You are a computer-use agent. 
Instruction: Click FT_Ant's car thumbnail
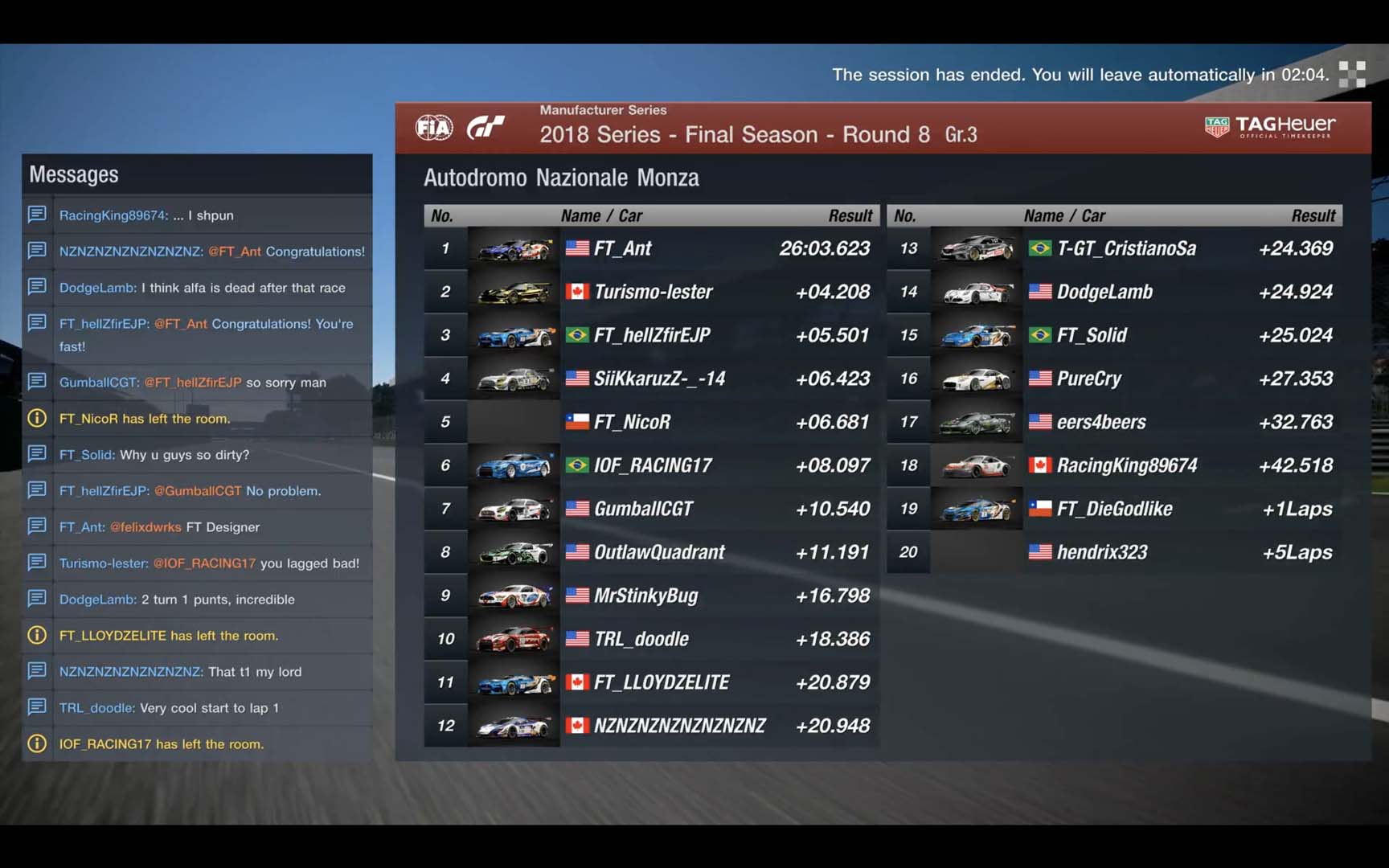tap(514, 249)
